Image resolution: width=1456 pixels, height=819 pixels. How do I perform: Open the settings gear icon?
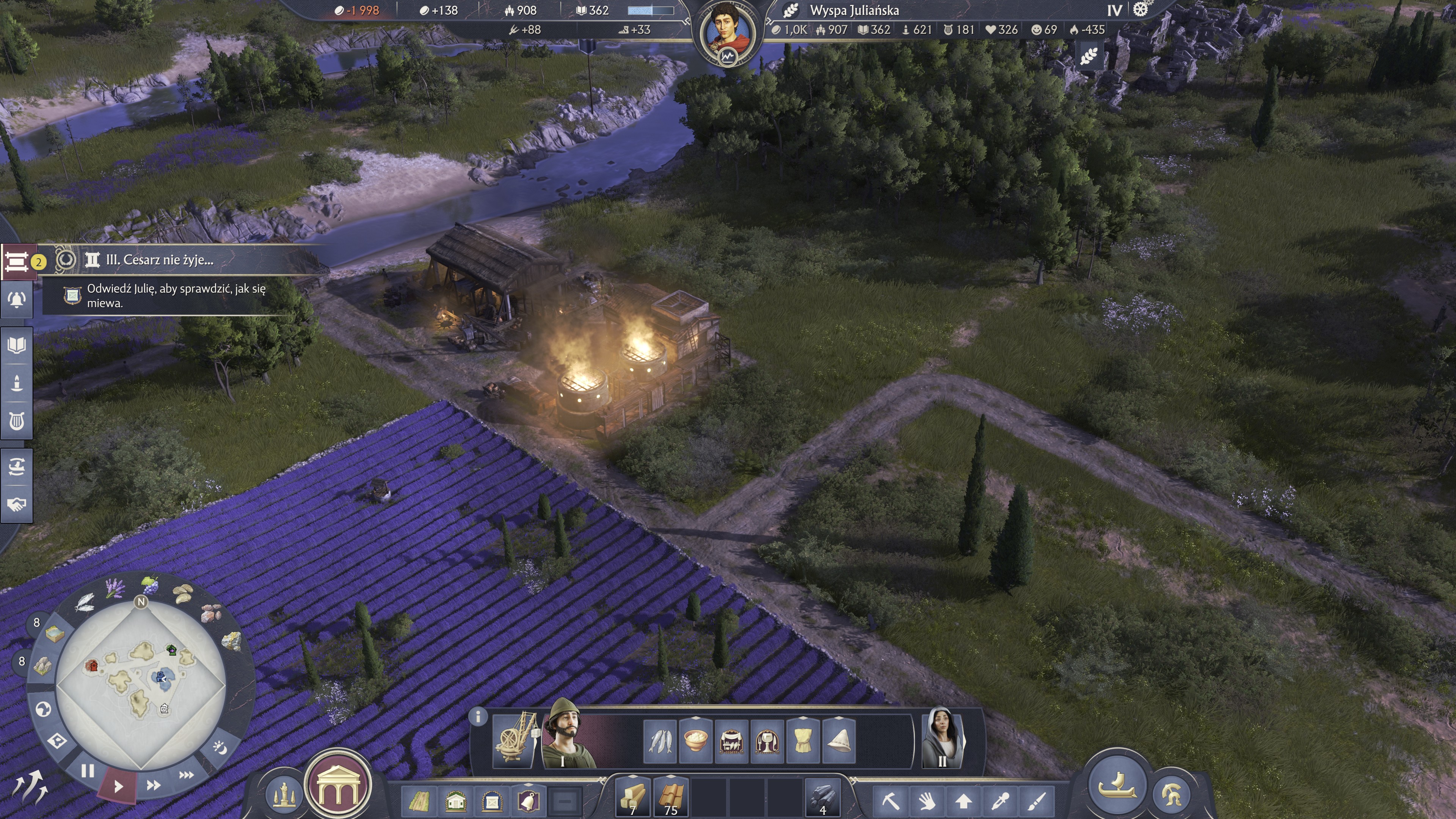(x=1141, y=9)
